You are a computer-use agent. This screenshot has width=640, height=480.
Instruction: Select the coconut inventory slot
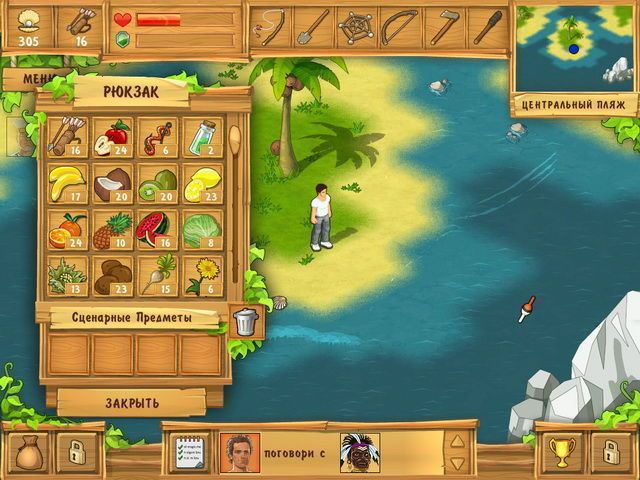click(112, 184)
